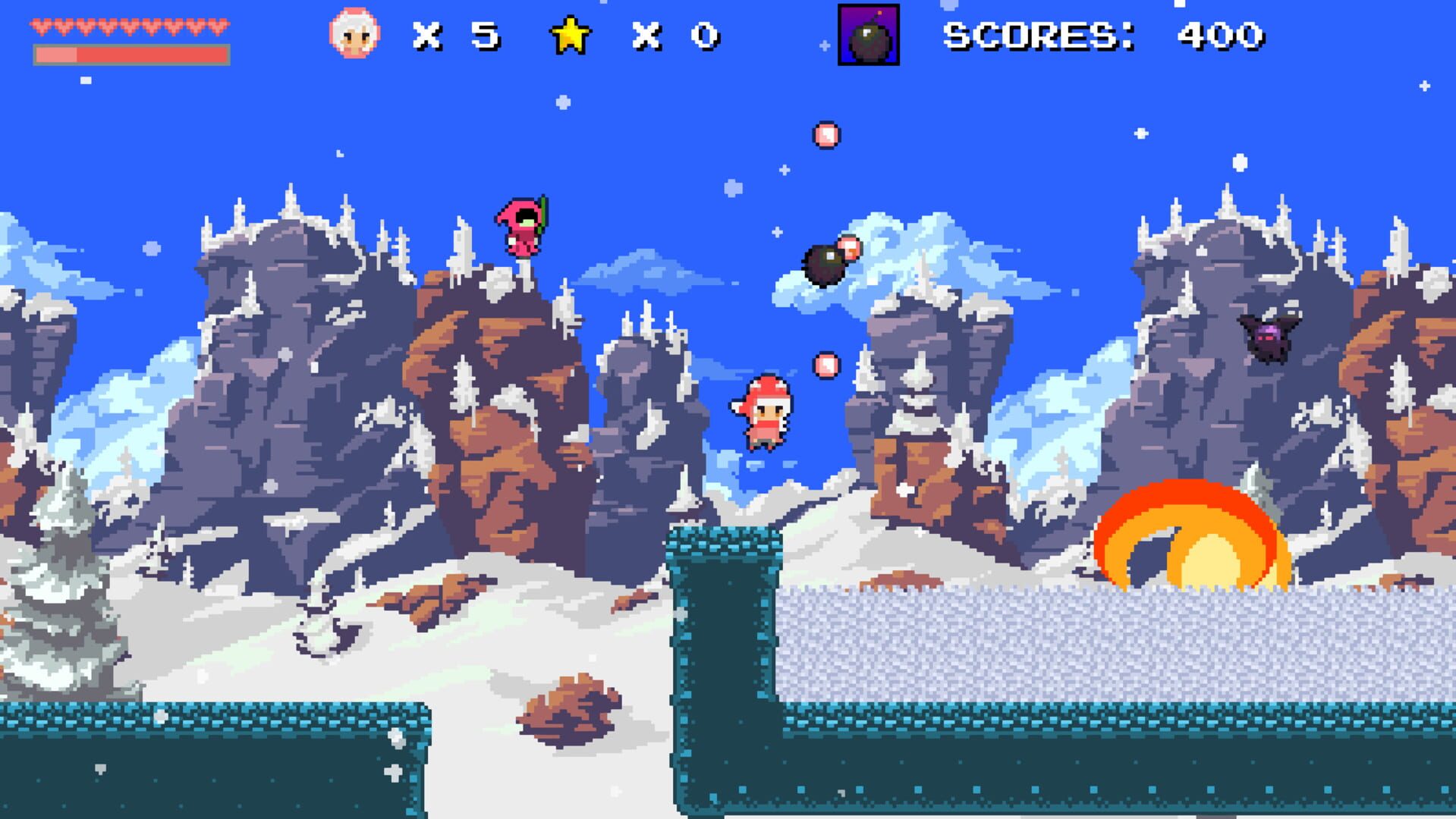Click the X 5 lives counter text

pos(455,34)
